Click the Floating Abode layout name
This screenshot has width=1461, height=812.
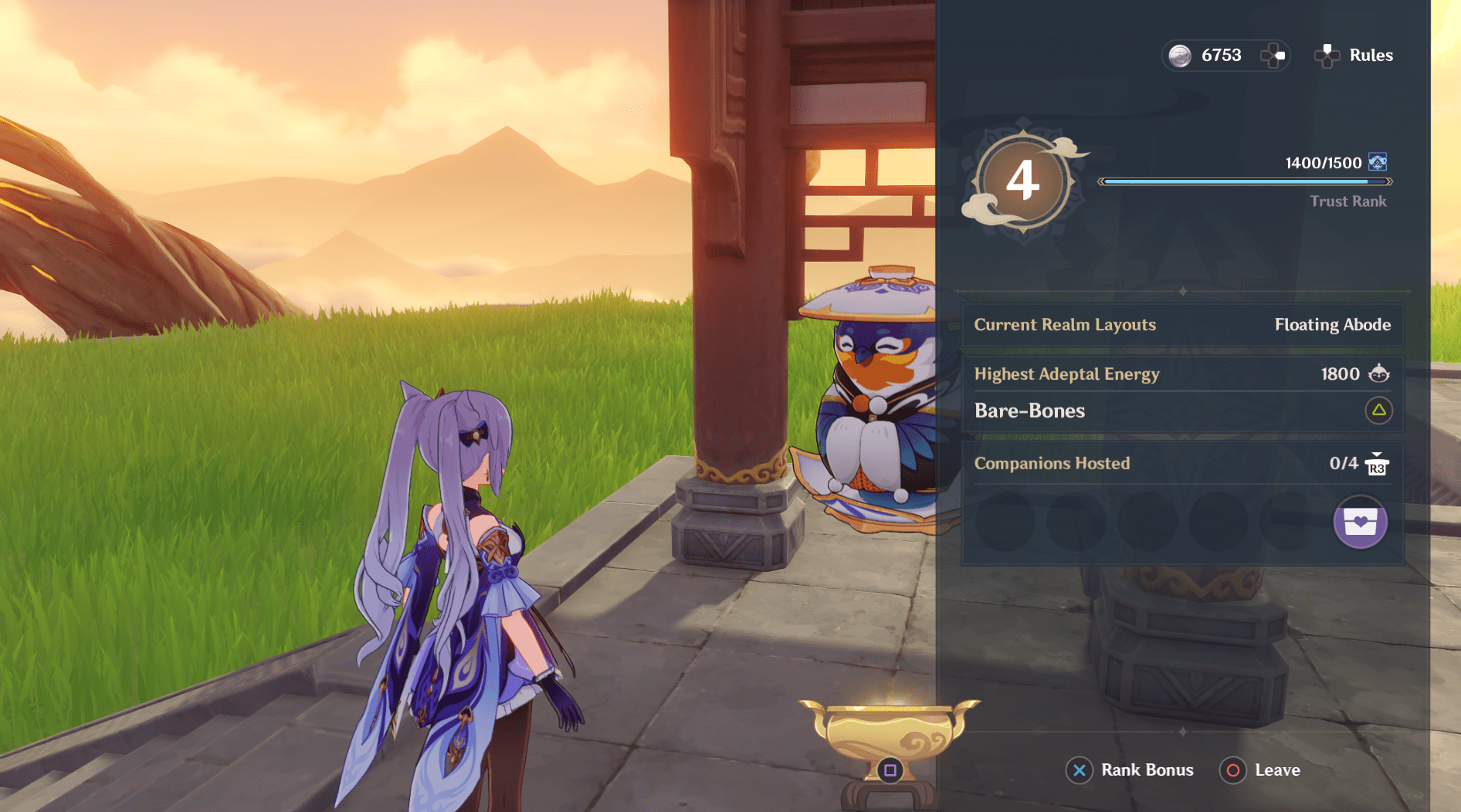[1332, 325]
